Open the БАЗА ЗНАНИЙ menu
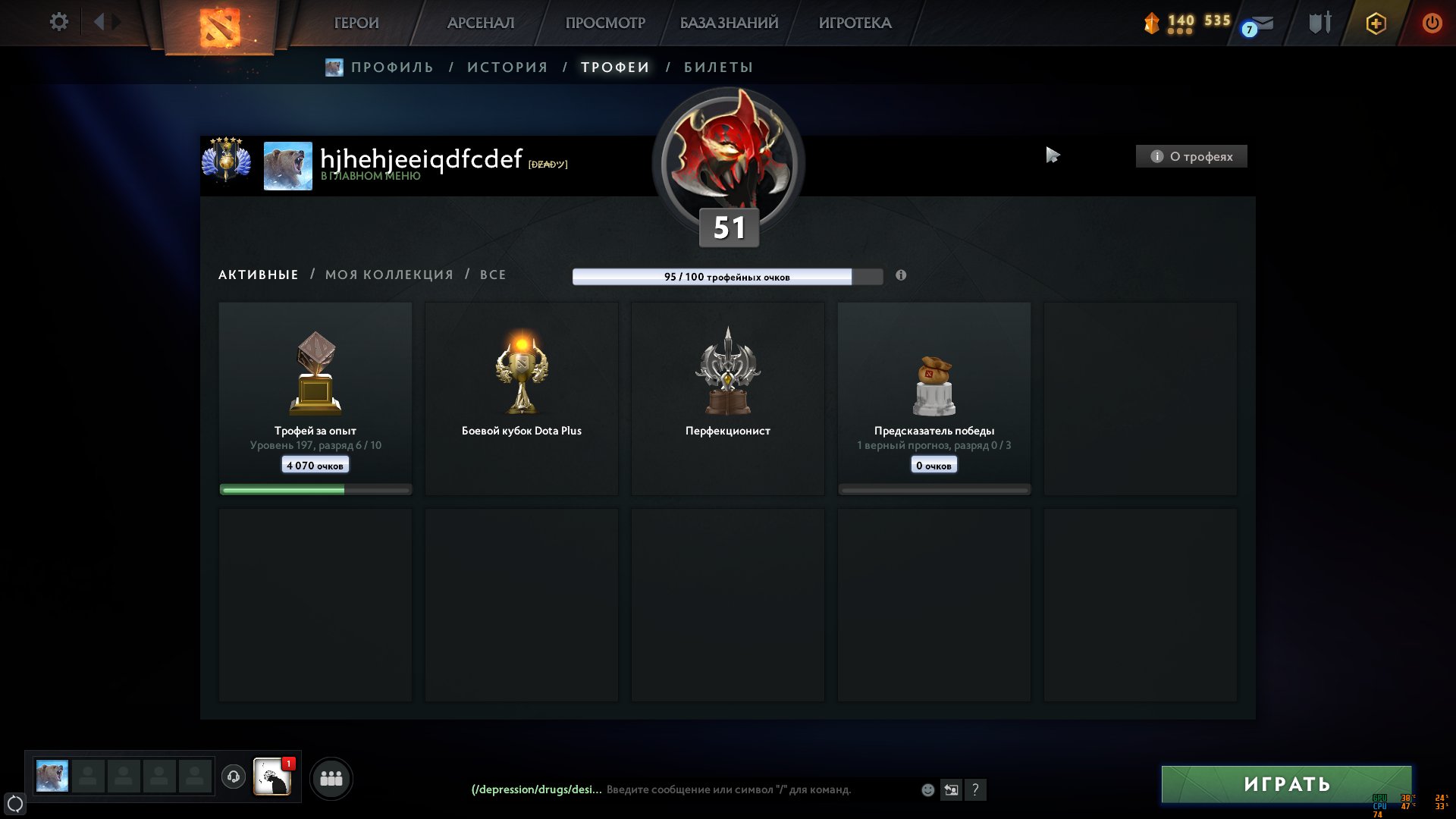 coord(730,23)
